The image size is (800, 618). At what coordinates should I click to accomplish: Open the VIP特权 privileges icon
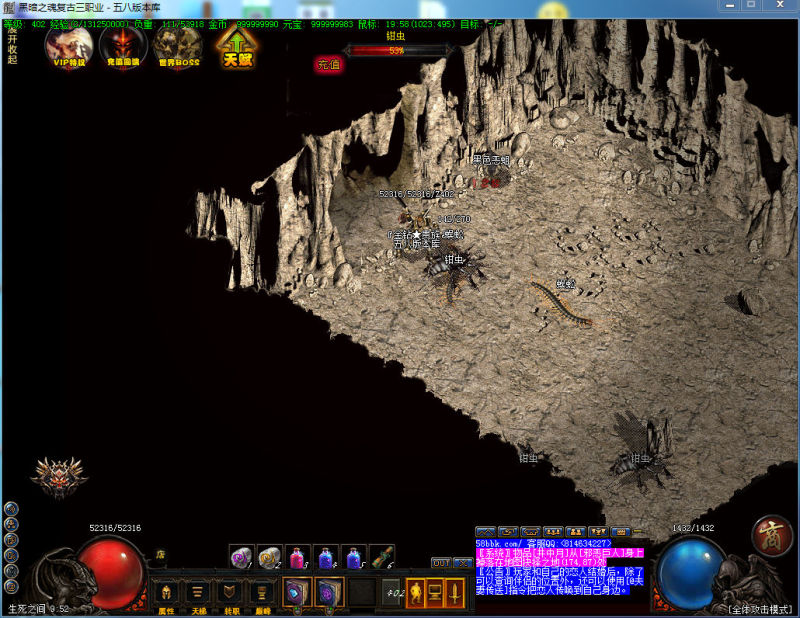click(x=68, y=45)
